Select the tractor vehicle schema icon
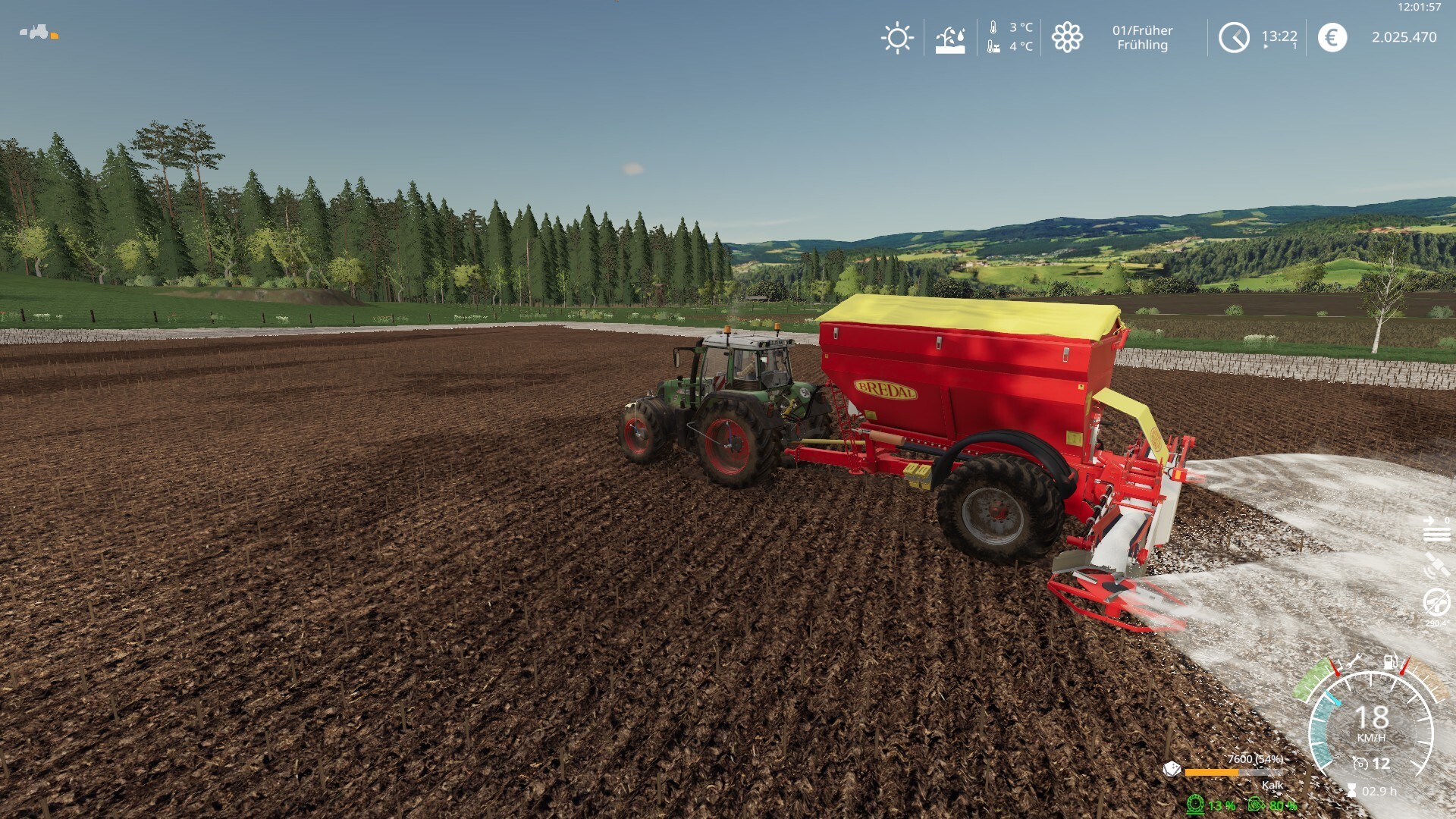Screen dimensions: 1456x819 coord(36,32)
